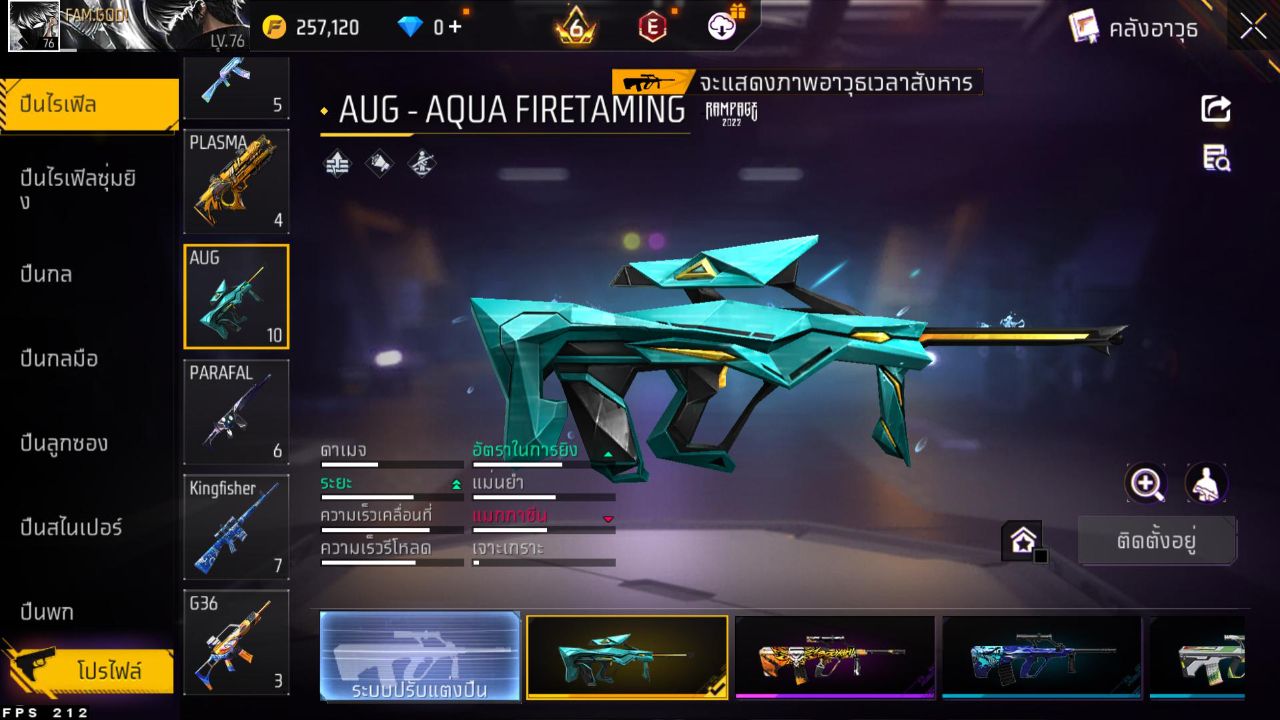Click the ดาเมจ damage stat bar
This screenshot has width=1280, height=720.
coord(390,463)
